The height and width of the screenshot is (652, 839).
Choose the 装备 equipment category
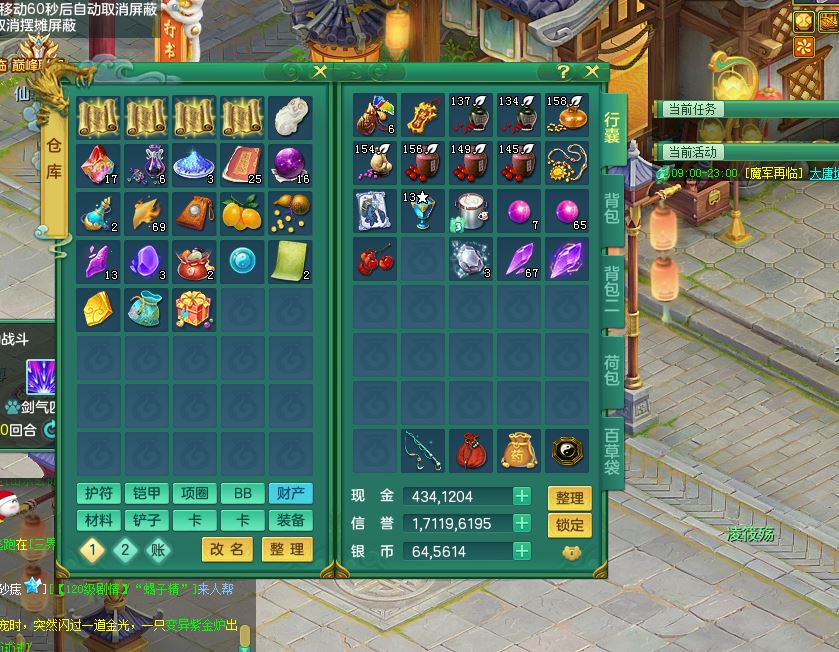(x=291, y=520)
